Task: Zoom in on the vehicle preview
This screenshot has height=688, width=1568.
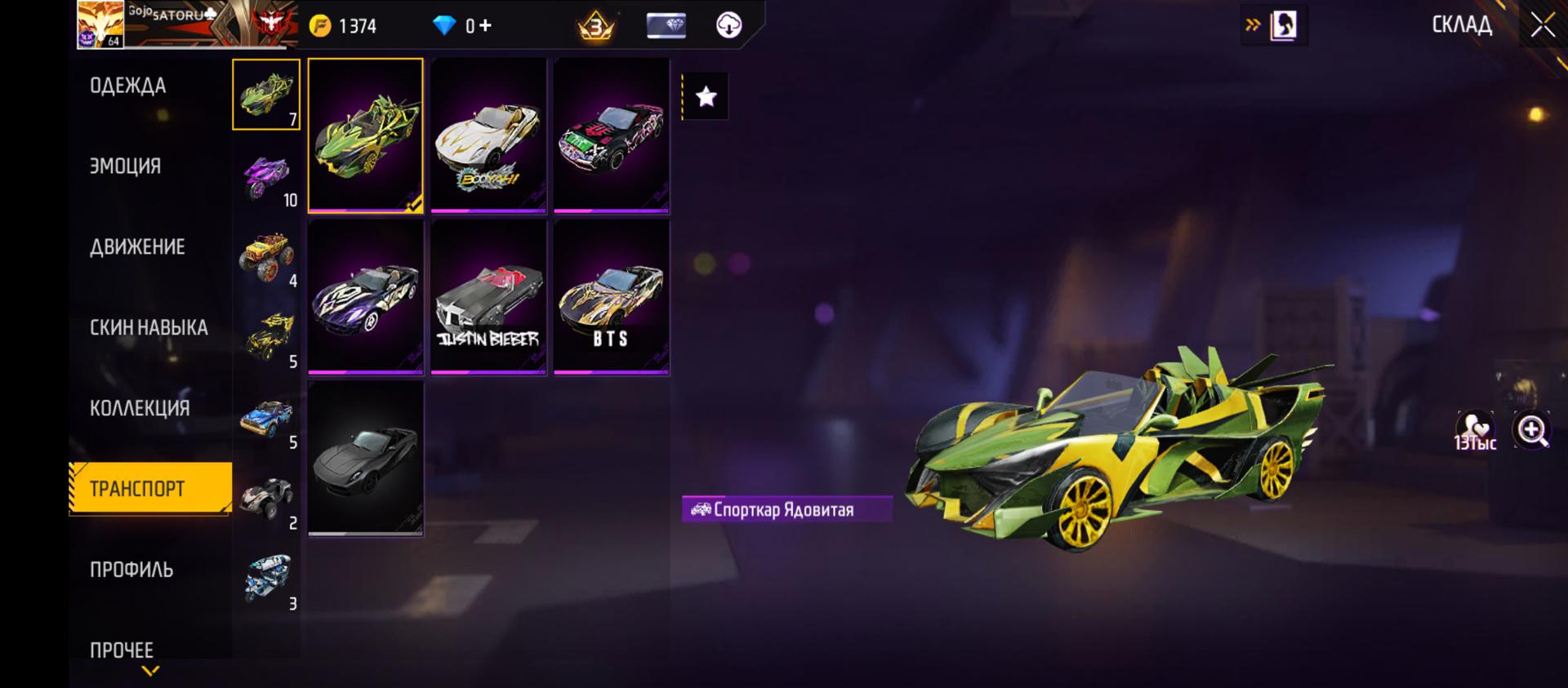Action: click(x=1531, y=430)
